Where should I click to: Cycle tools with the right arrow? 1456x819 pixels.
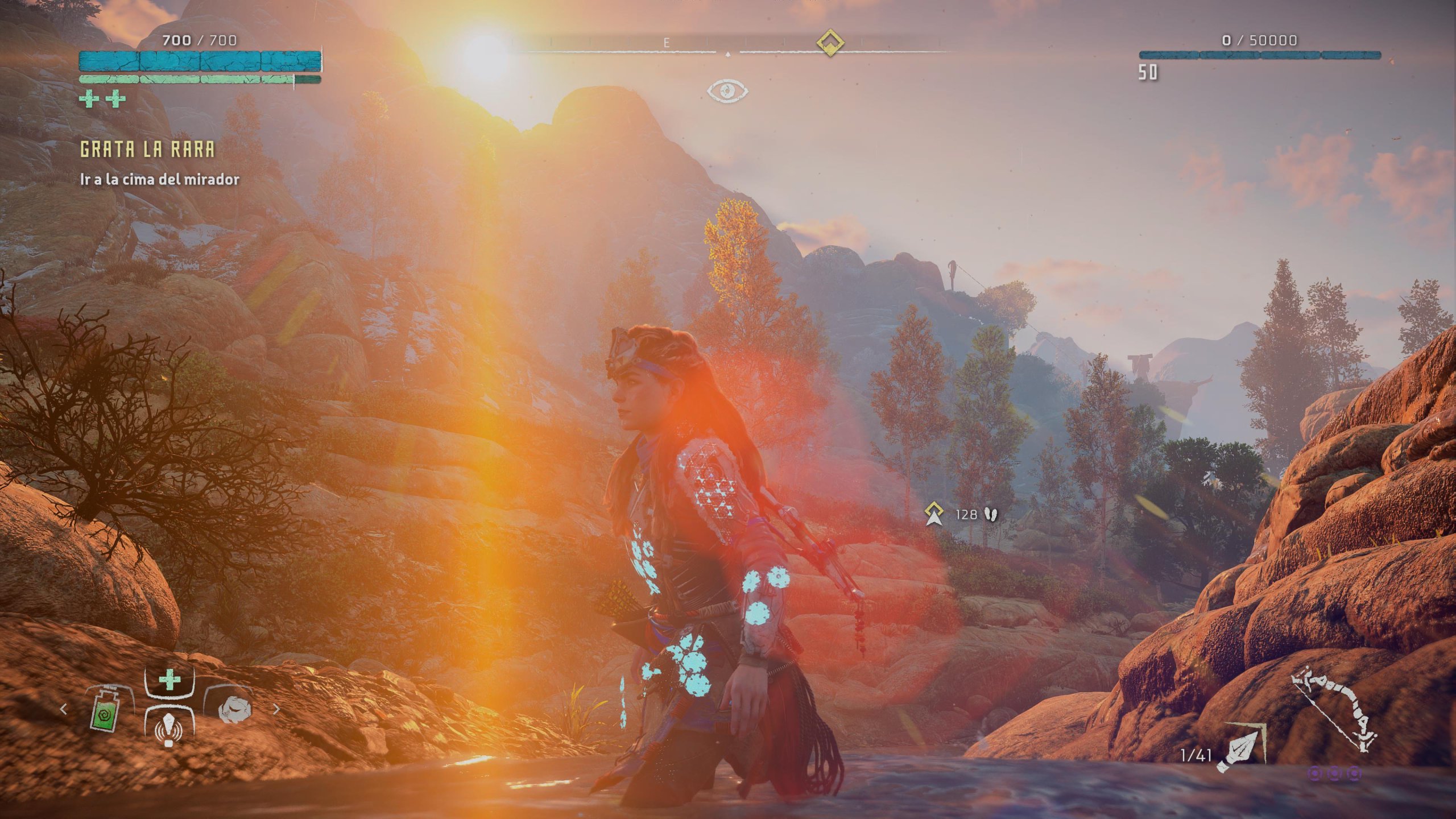(x=276, y=709)
